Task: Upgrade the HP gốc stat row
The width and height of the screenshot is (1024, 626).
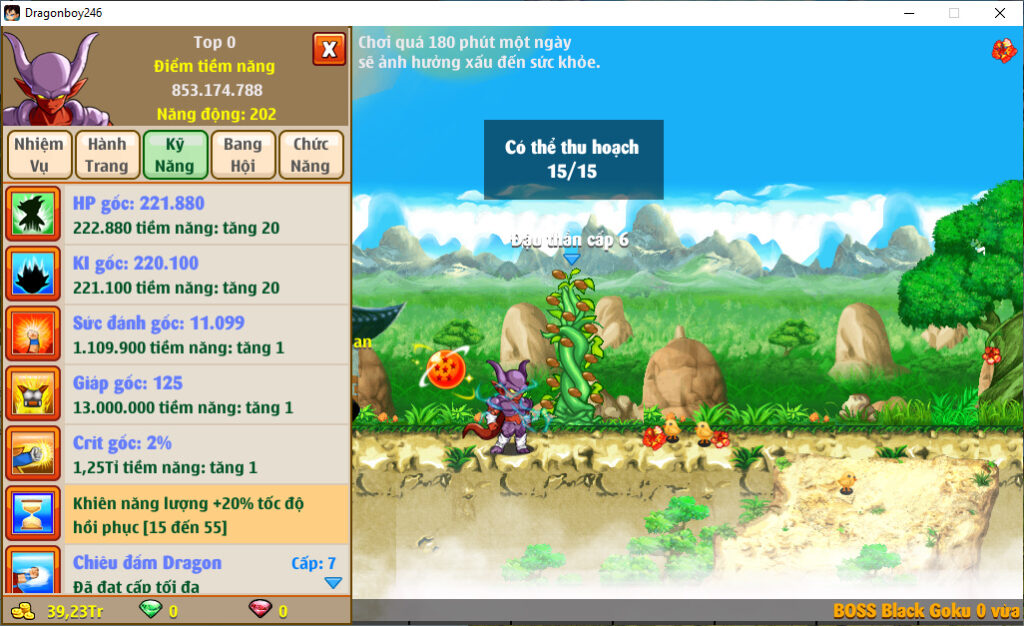Action: pos(176,215)
